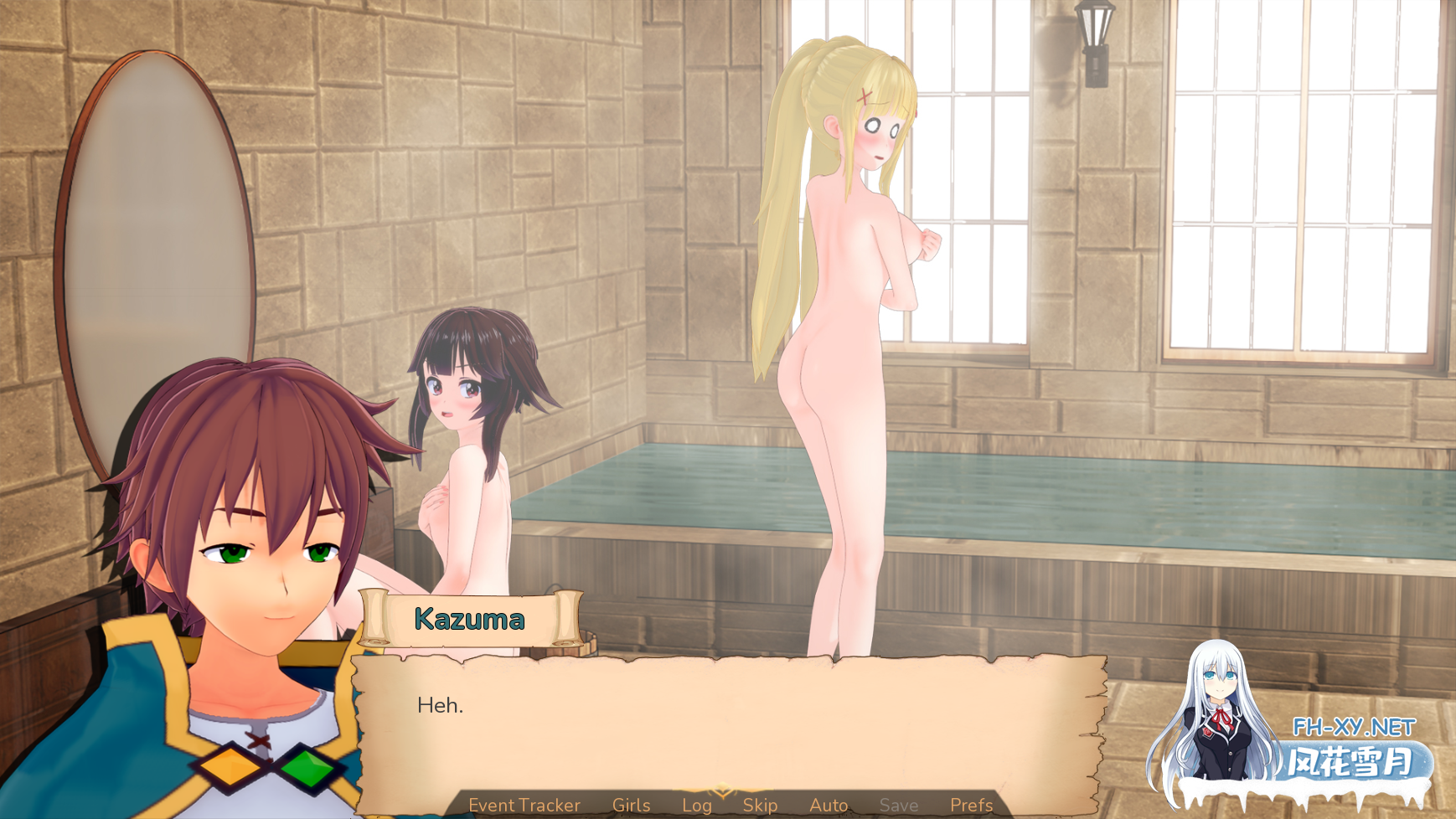Open the Prefs settings screen
The height and width of the screenshot is (819, 1456).
tap(969, 805)
